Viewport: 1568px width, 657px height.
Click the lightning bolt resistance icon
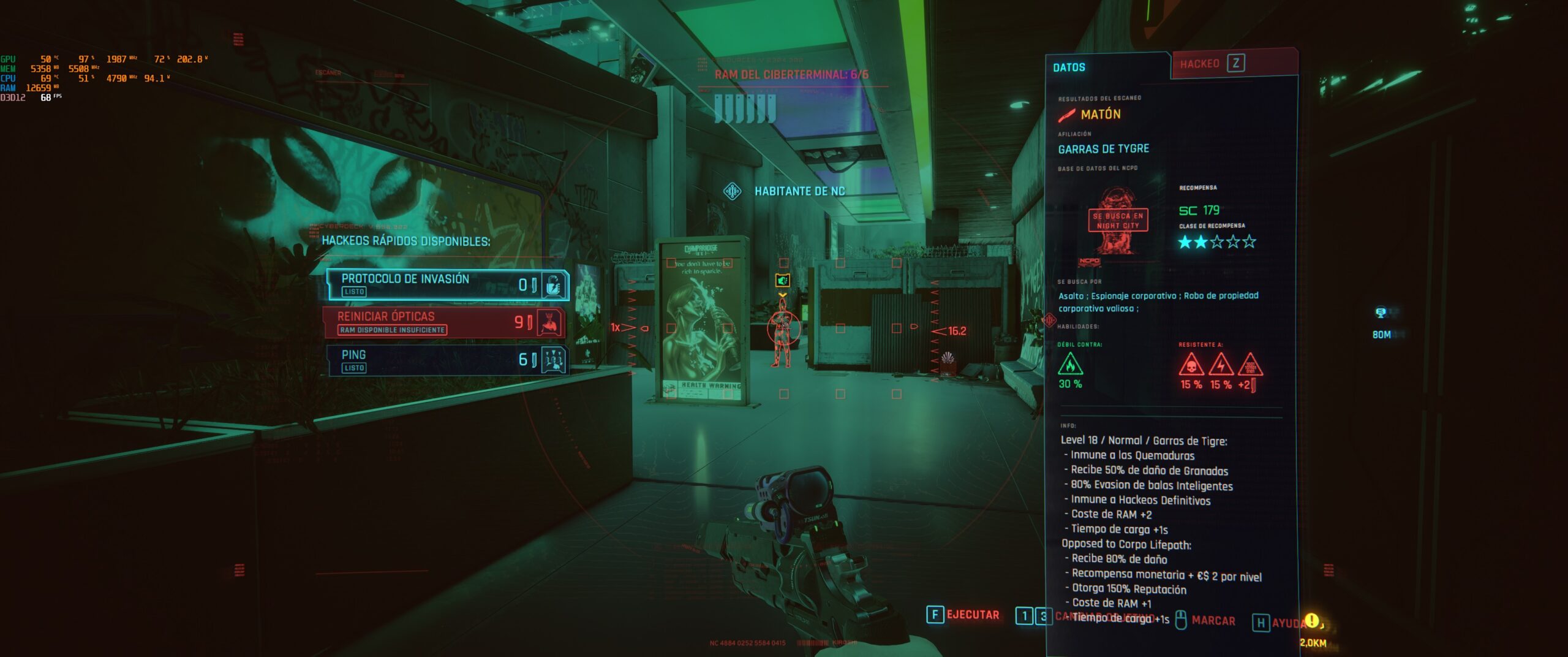pos(1221,365)
